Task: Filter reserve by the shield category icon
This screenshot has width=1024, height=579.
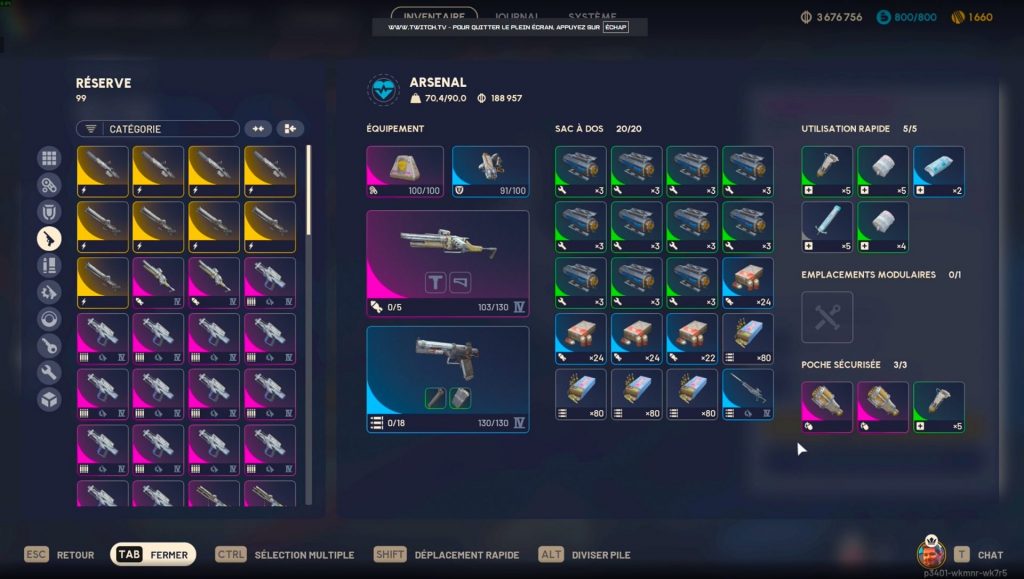Action: tap(49, 211)
